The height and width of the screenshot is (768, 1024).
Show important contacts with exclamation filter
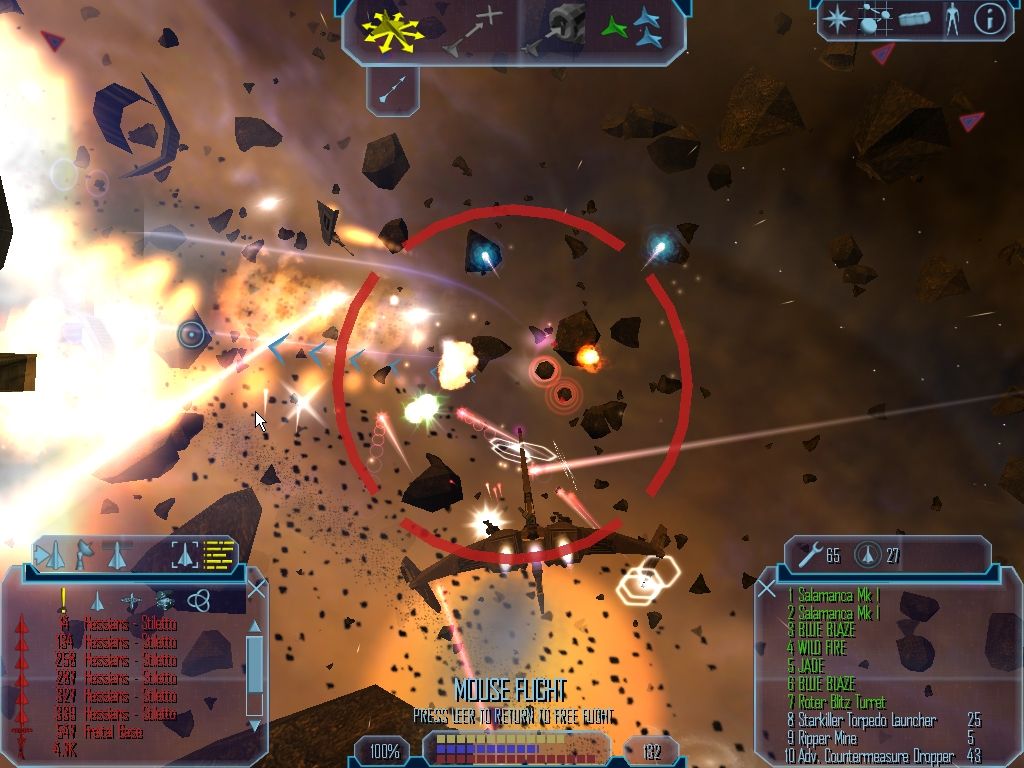coord(63,600)
